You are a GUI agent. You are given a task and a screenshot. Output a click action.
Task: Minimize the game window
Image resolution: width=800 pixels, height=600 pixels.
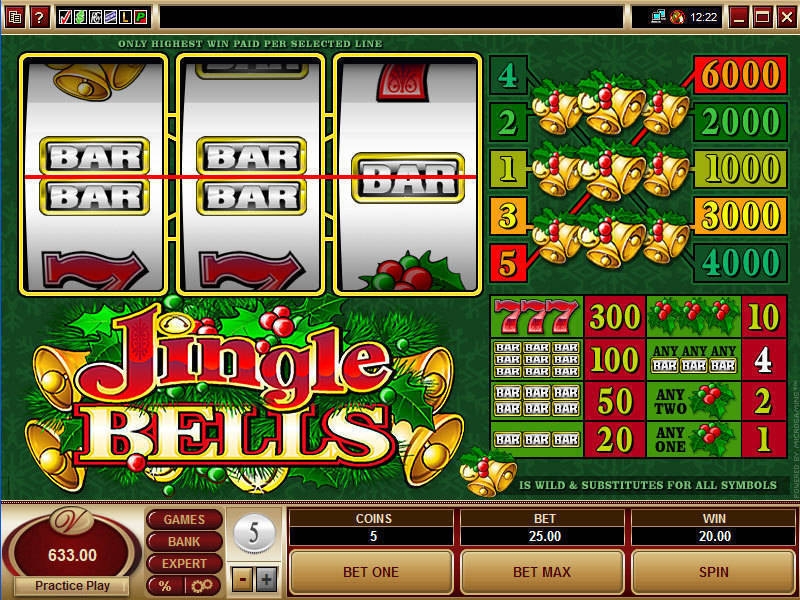[x=739, y=16]
